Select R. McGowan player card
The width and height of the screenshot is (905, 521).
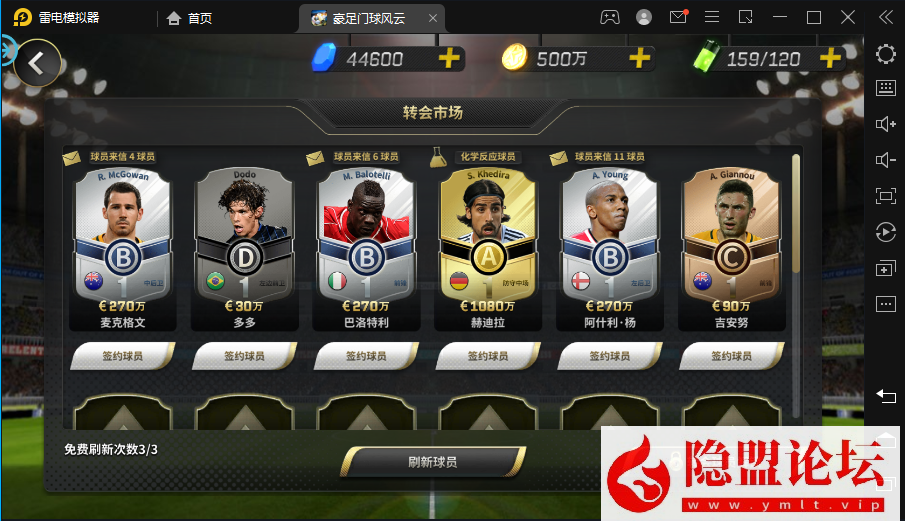click(123, 240)
